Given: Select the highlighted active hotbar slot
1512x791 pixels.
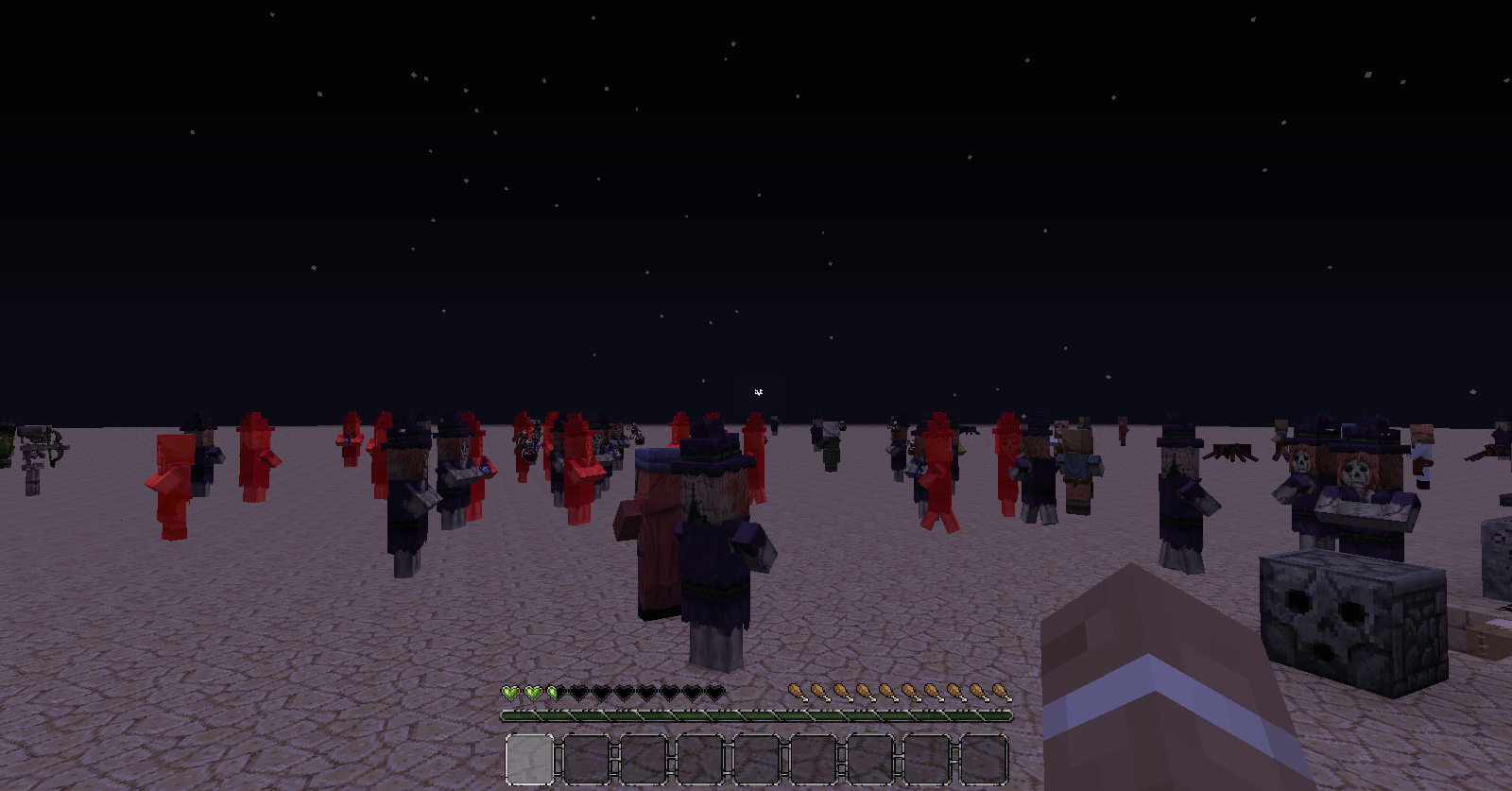Looking at the screenshot, I should (x=529, y=759).
